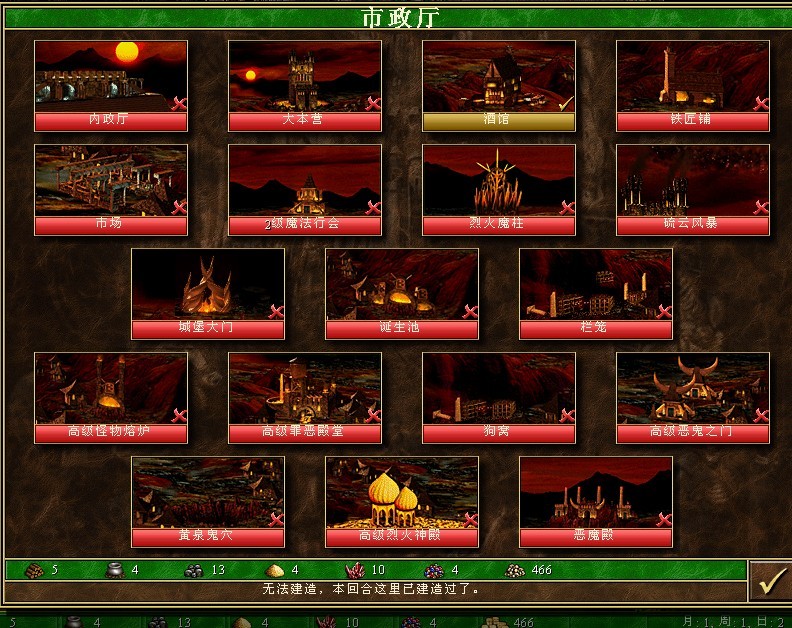The height and width of the screenshot is (628, 792).
Task: Choose the 2级魔法行会 mage guild
Action: click(x=305, y=190)
